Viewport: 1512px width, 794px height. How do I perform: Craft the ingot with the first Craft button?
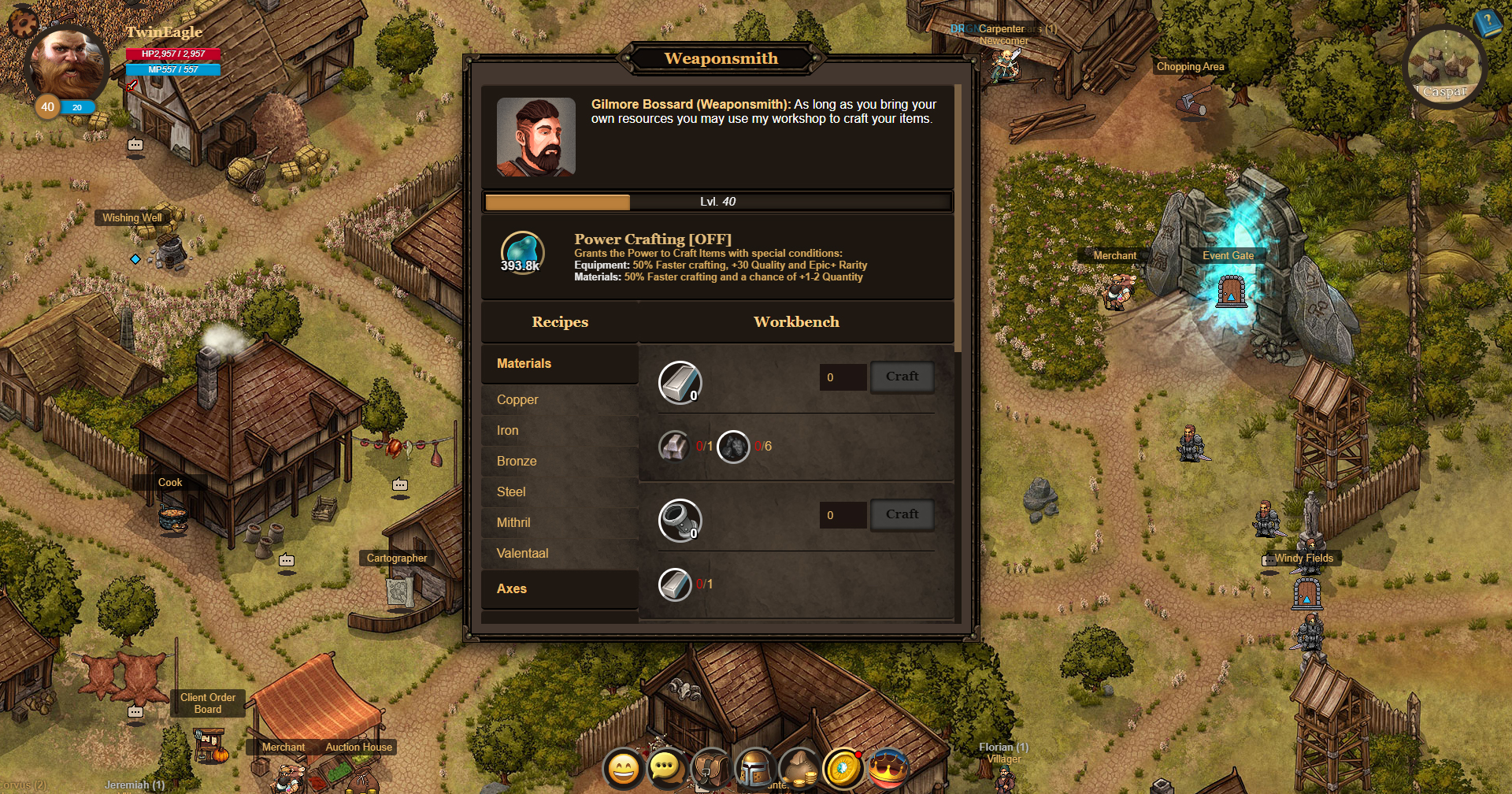pos(902,377)
